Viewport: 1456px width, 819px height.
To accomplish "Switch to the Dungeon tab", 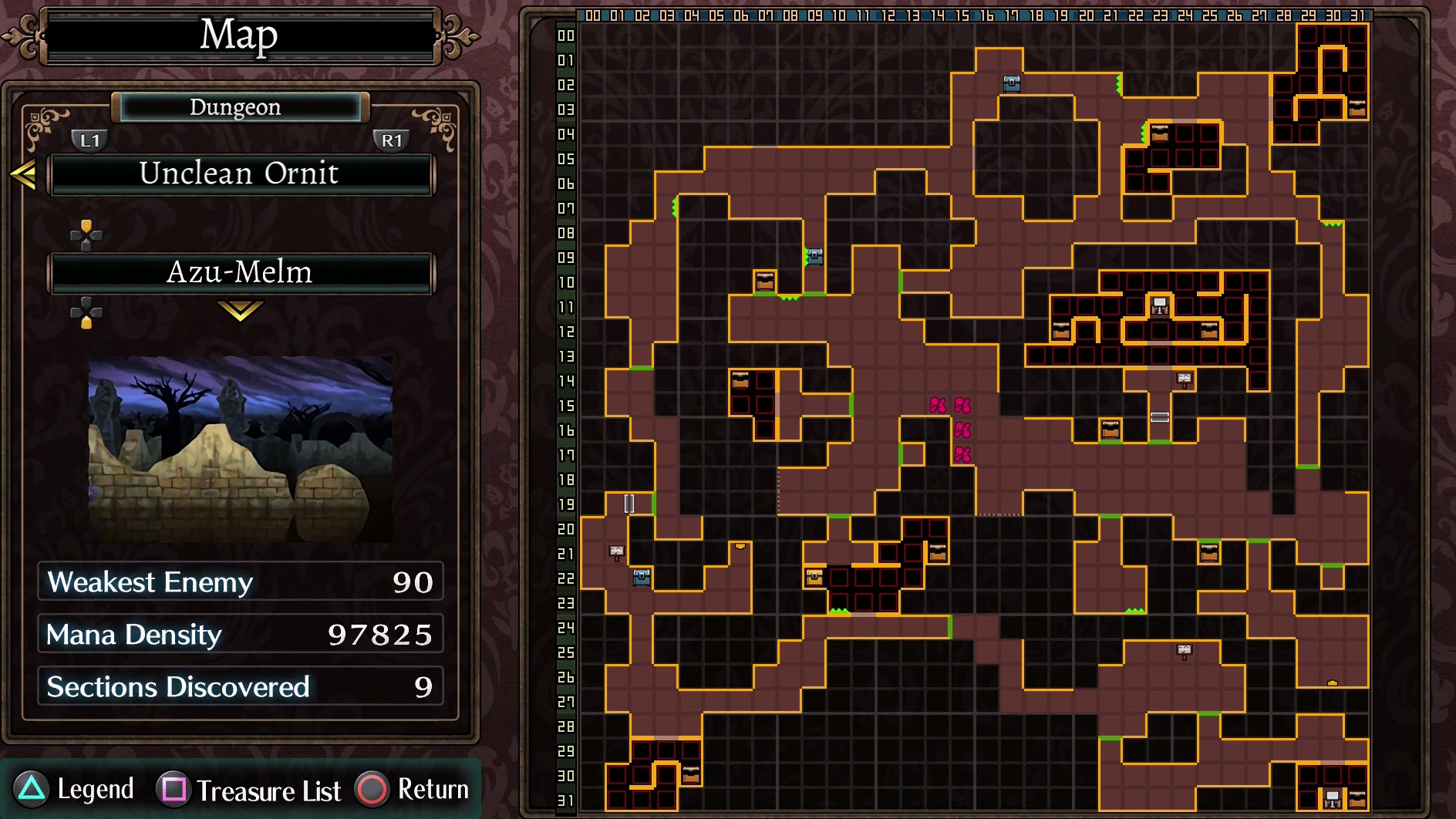I will pos(236,107).
